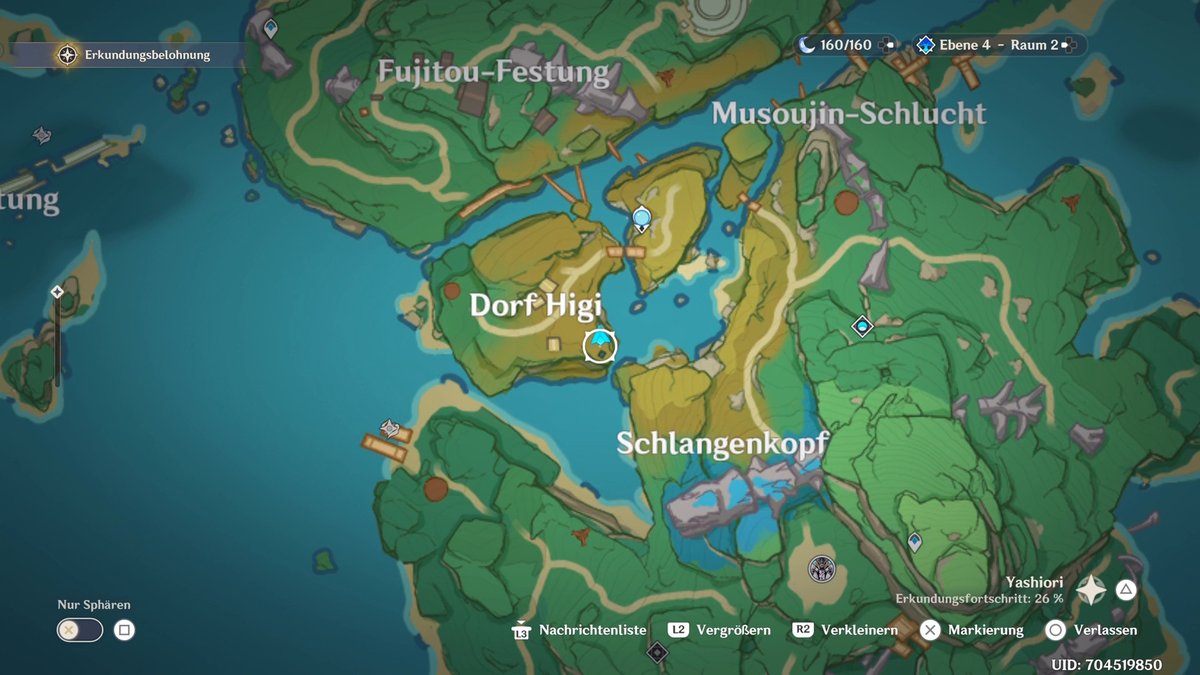This screenshot has height=675, width=1200.
Task: Select the teleport waypoint north of Dorf Higi
Action: pos(642,217)
